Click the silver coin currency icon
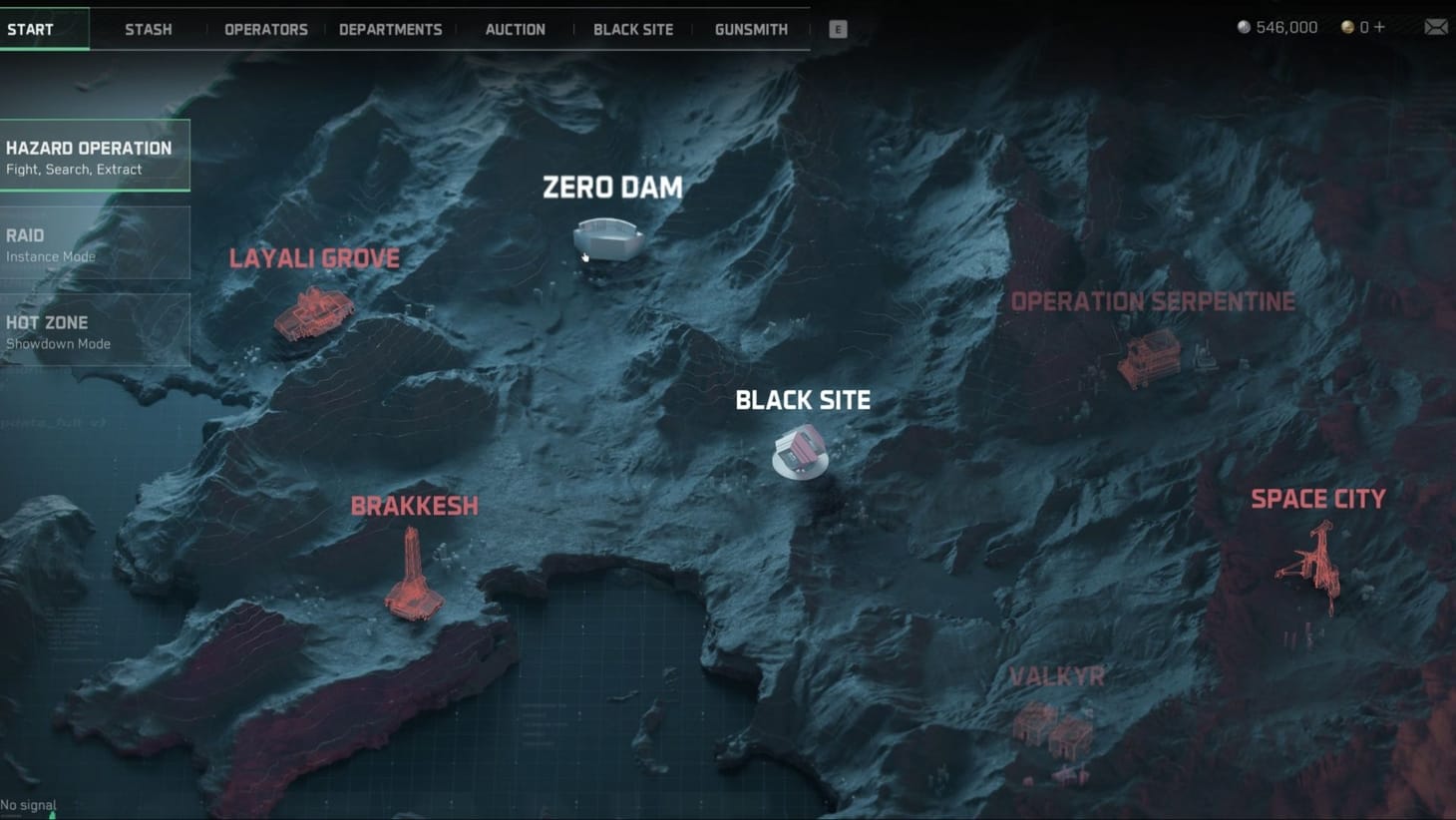The image size is (1456, 820). [x=1242, y=27]
